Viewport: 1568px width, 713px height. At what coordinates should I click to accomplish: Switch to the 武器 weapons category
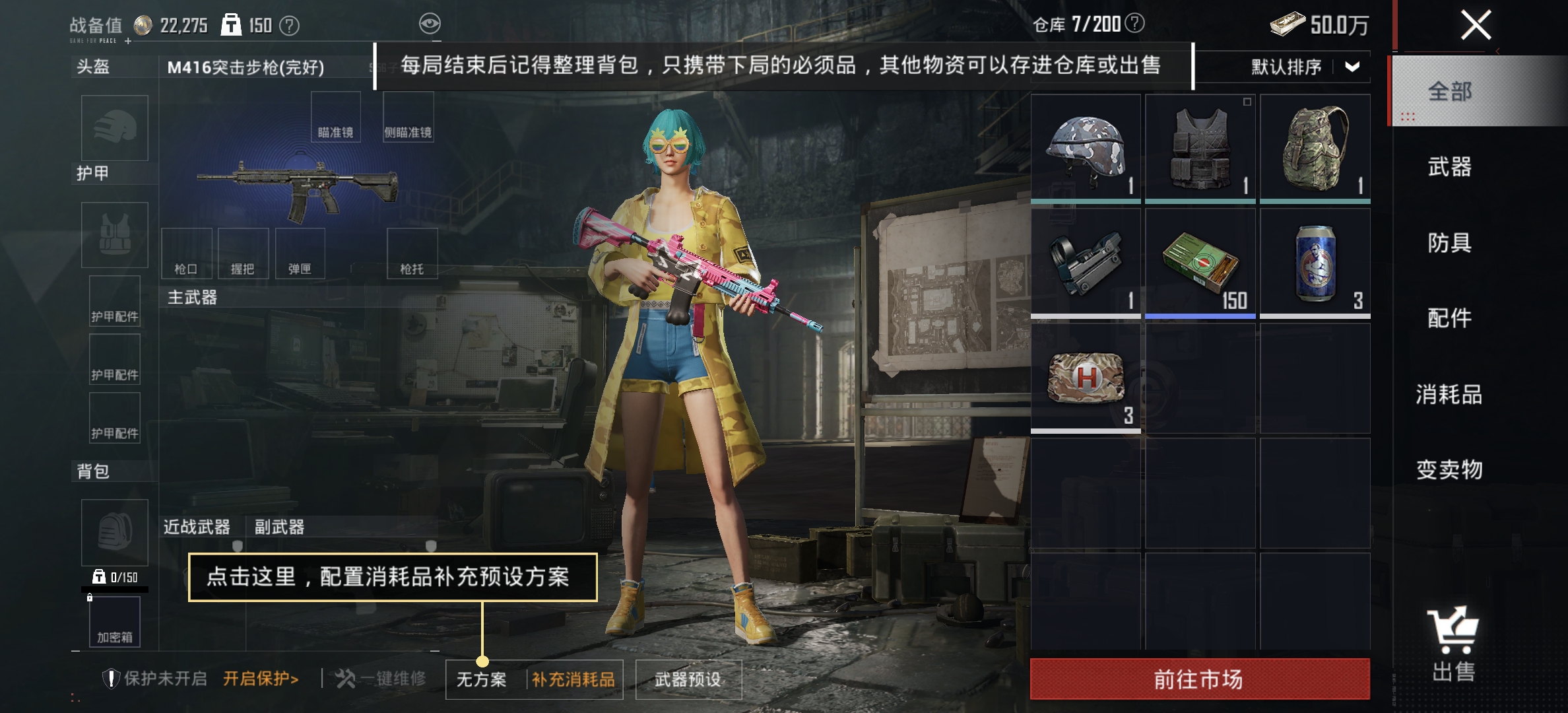point(1449,168)
